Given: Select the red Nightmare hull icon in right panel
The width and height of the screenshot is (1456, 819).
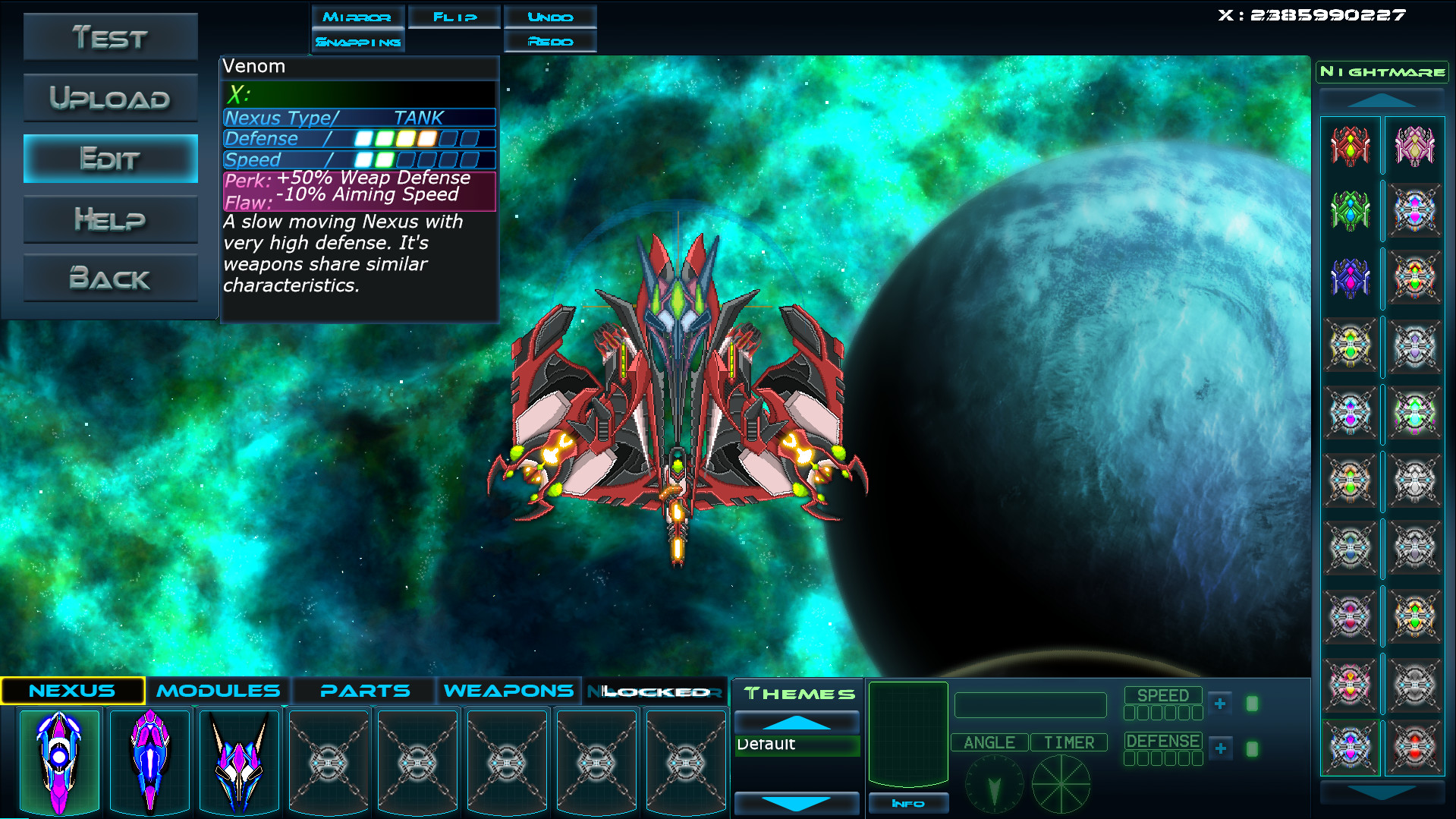Looking at the screenshot, I should tap(1351, 146).
